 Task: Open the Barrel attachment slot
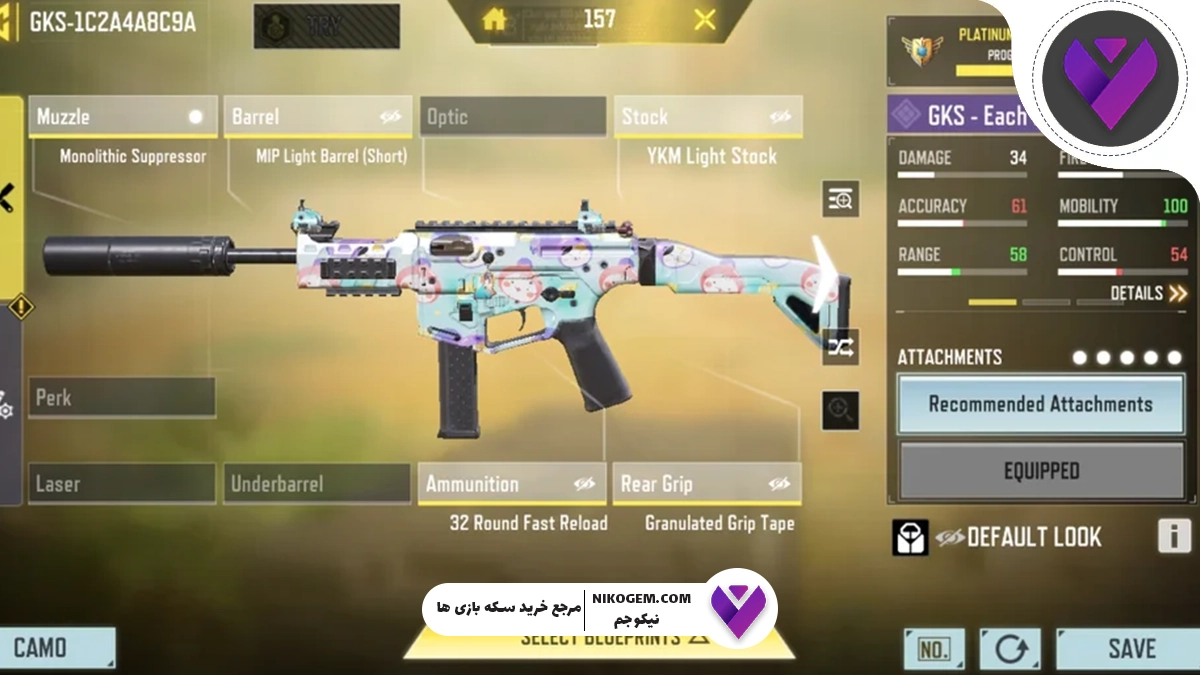point(316,117)
